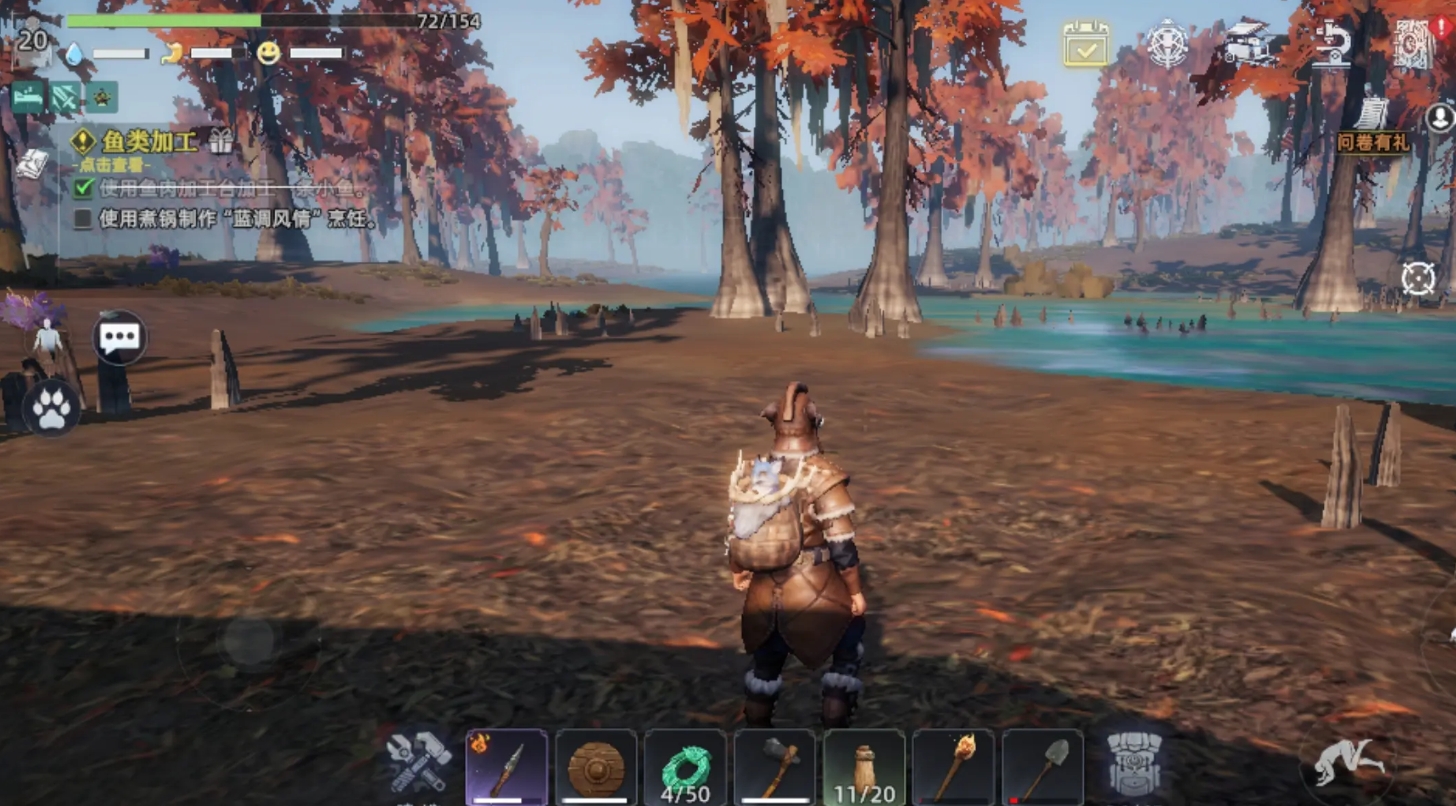Viewport: 1456px width, 806px height.
Task: Open the chat speech bubble
Action: (x=120, y=337)
